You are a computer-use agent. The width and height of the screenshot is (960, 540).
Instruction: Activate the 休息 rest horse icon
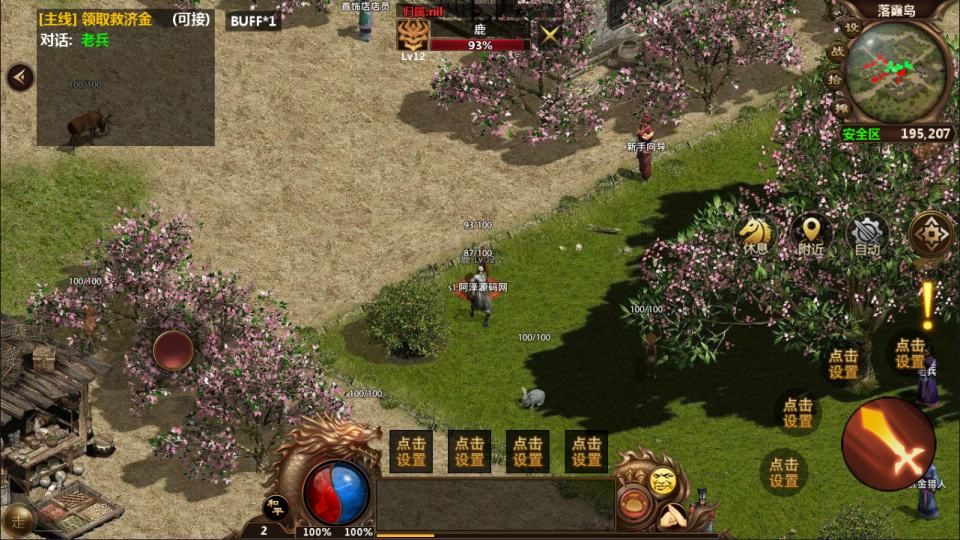coord(755,236)
